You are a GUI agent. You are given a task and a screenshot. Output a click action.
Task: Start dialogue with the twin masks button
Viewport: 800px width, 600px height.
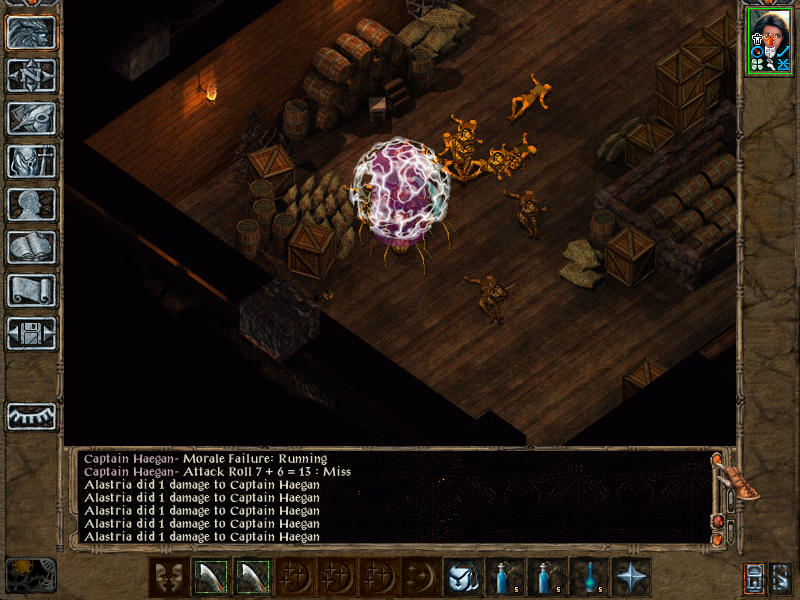click(x=168, y=576)
